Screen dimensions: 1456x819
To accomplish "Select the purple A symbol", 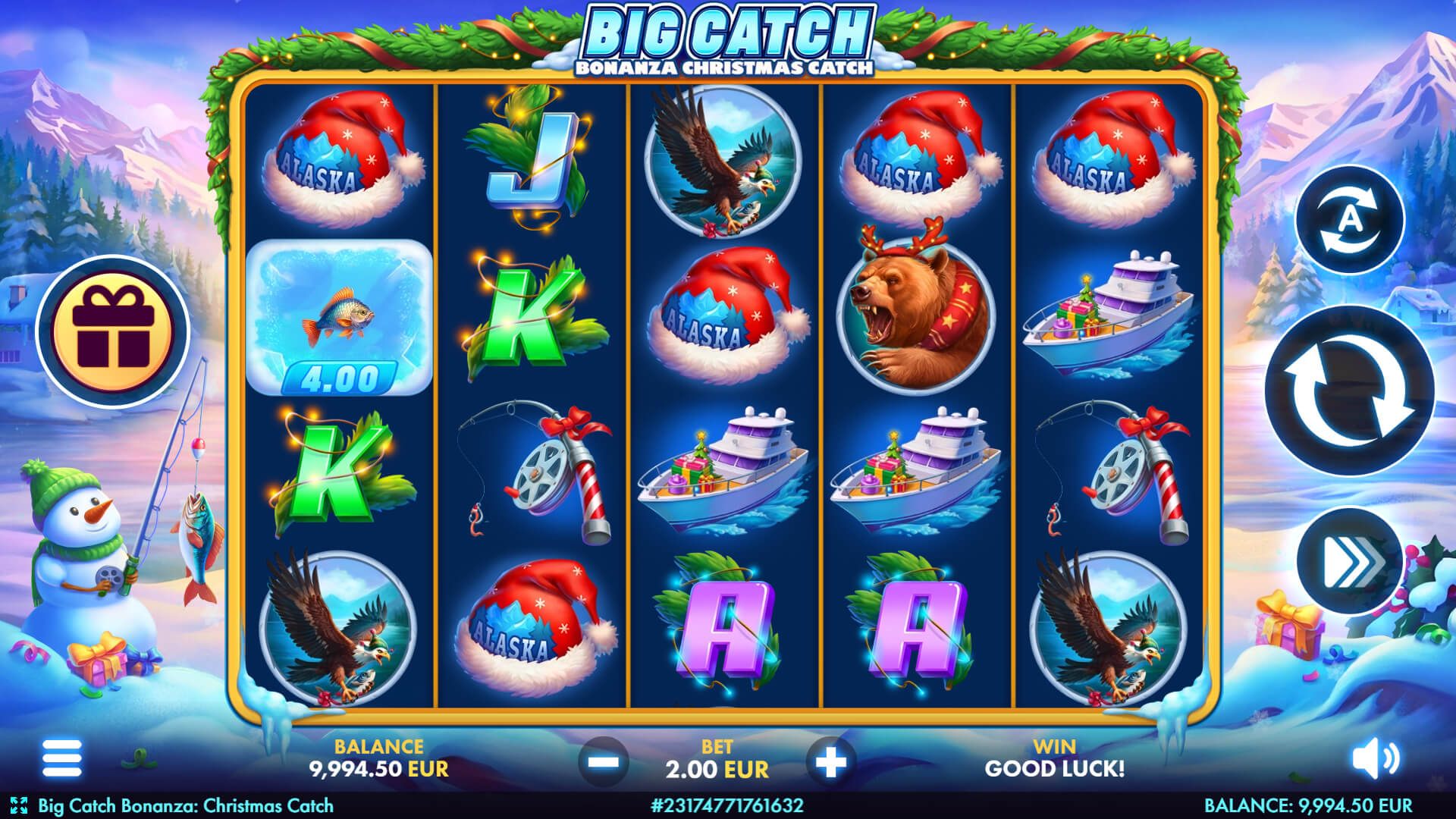I will point(728,629).
